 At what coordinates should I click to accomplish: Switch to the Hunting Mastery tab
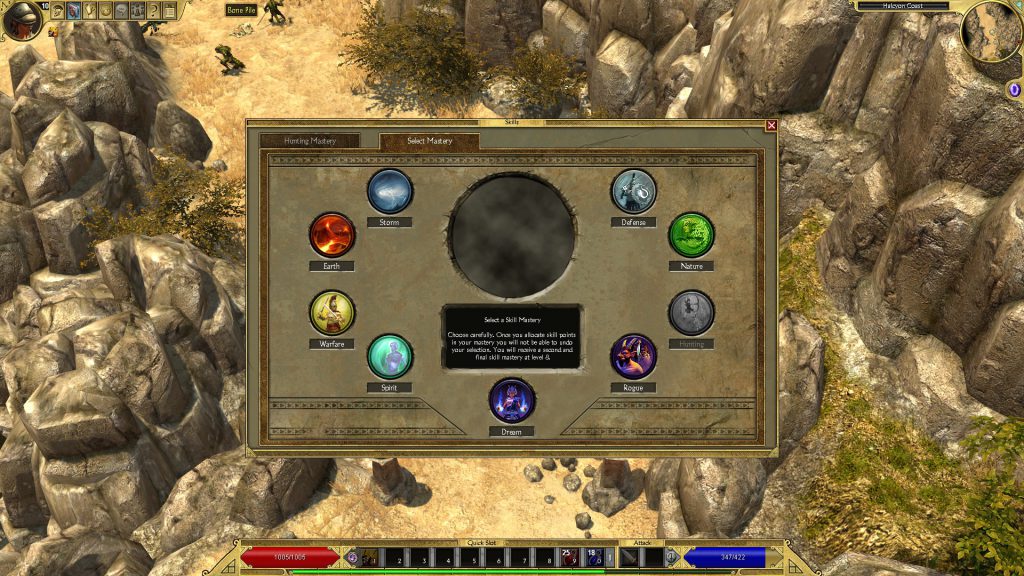(x=310, y=141)
